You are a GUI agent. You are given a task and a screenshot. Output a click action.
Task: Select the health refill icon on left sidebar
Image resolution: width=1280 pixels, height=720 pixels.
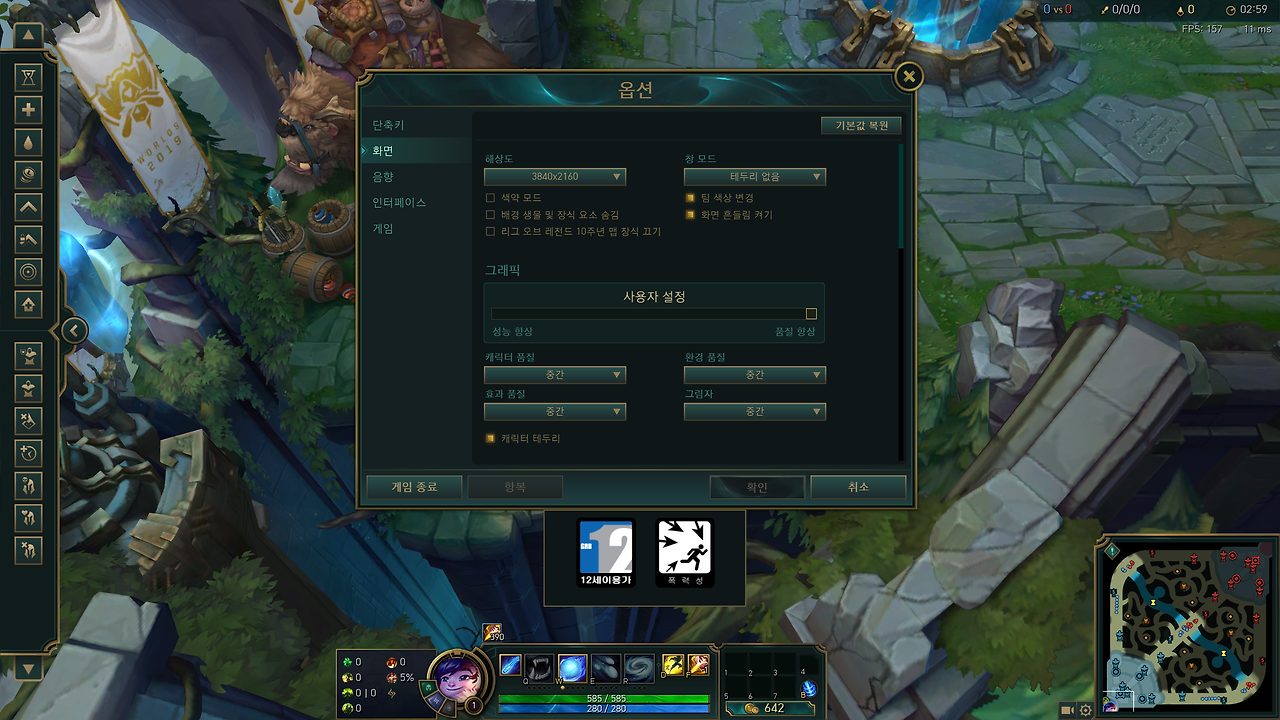(x=28, y=110)
